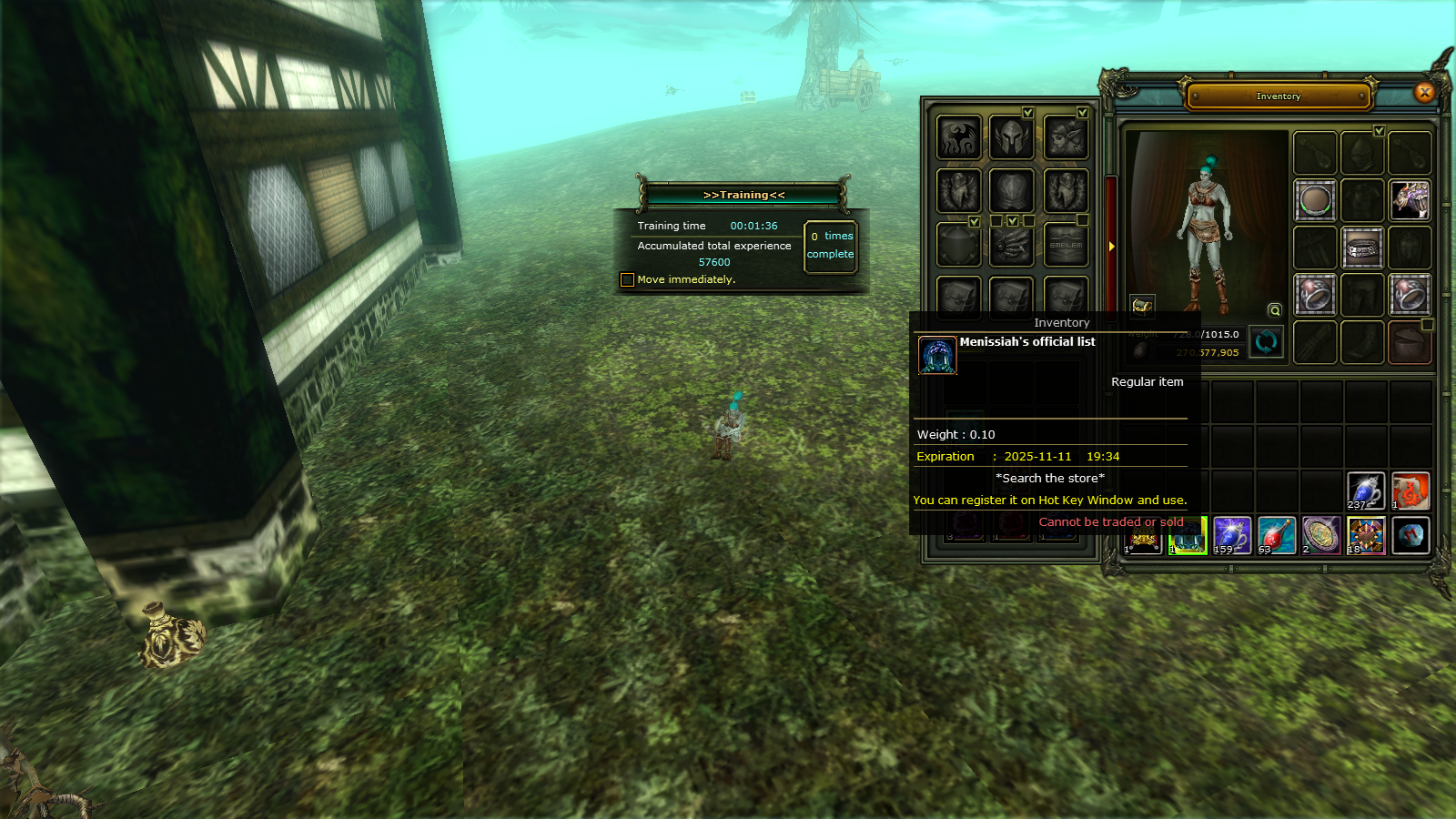Select the oval mirror item with count 2

pos(1320,535)
